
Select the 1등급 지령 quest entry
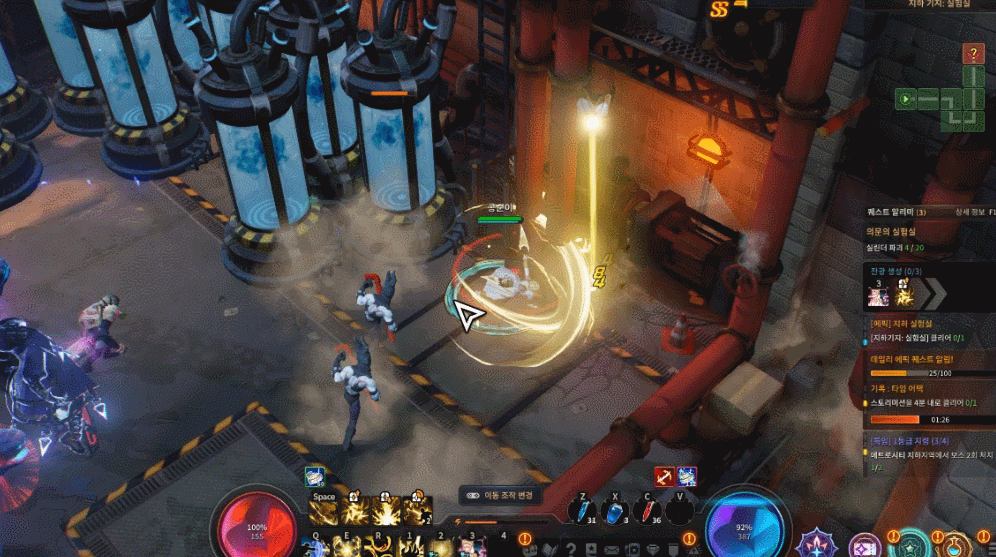(x=905, y=438)
